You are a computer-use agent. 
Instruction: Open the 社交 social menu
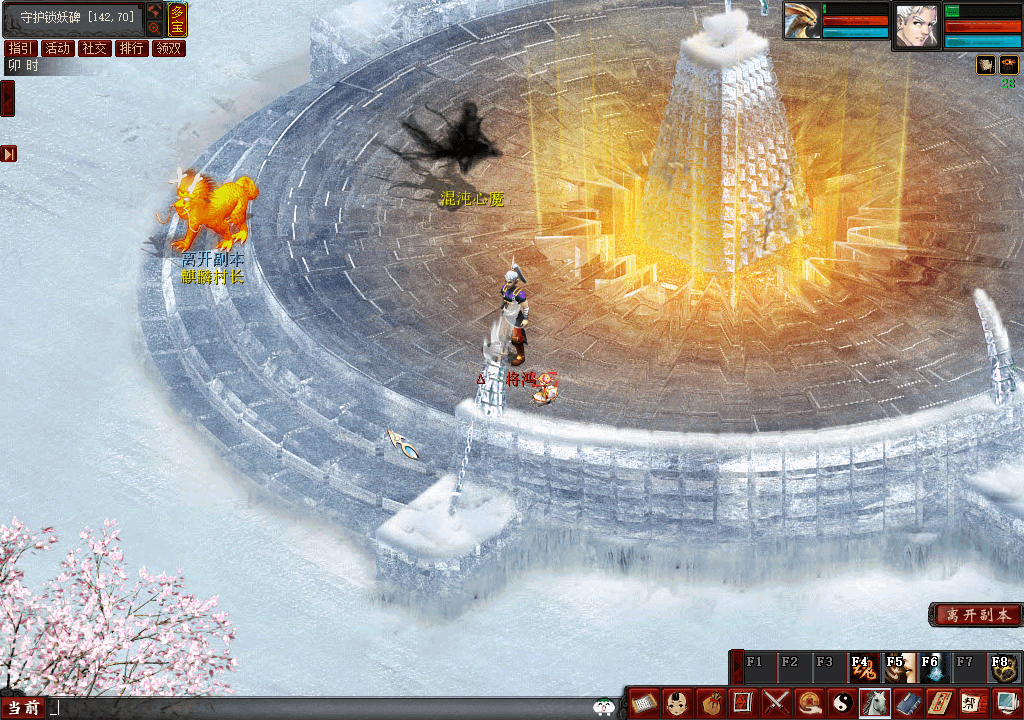(x=95, y=48)
